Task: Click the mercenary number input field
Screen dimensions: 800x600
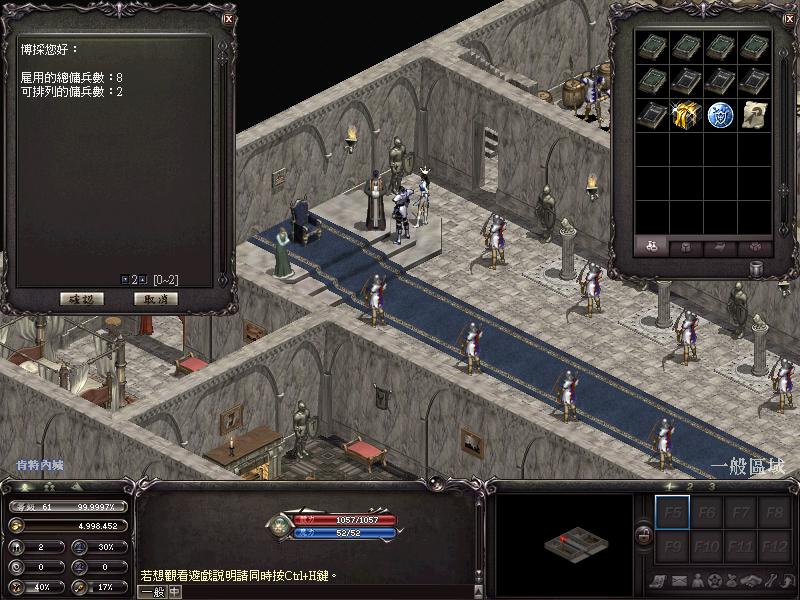Action: 134,279
